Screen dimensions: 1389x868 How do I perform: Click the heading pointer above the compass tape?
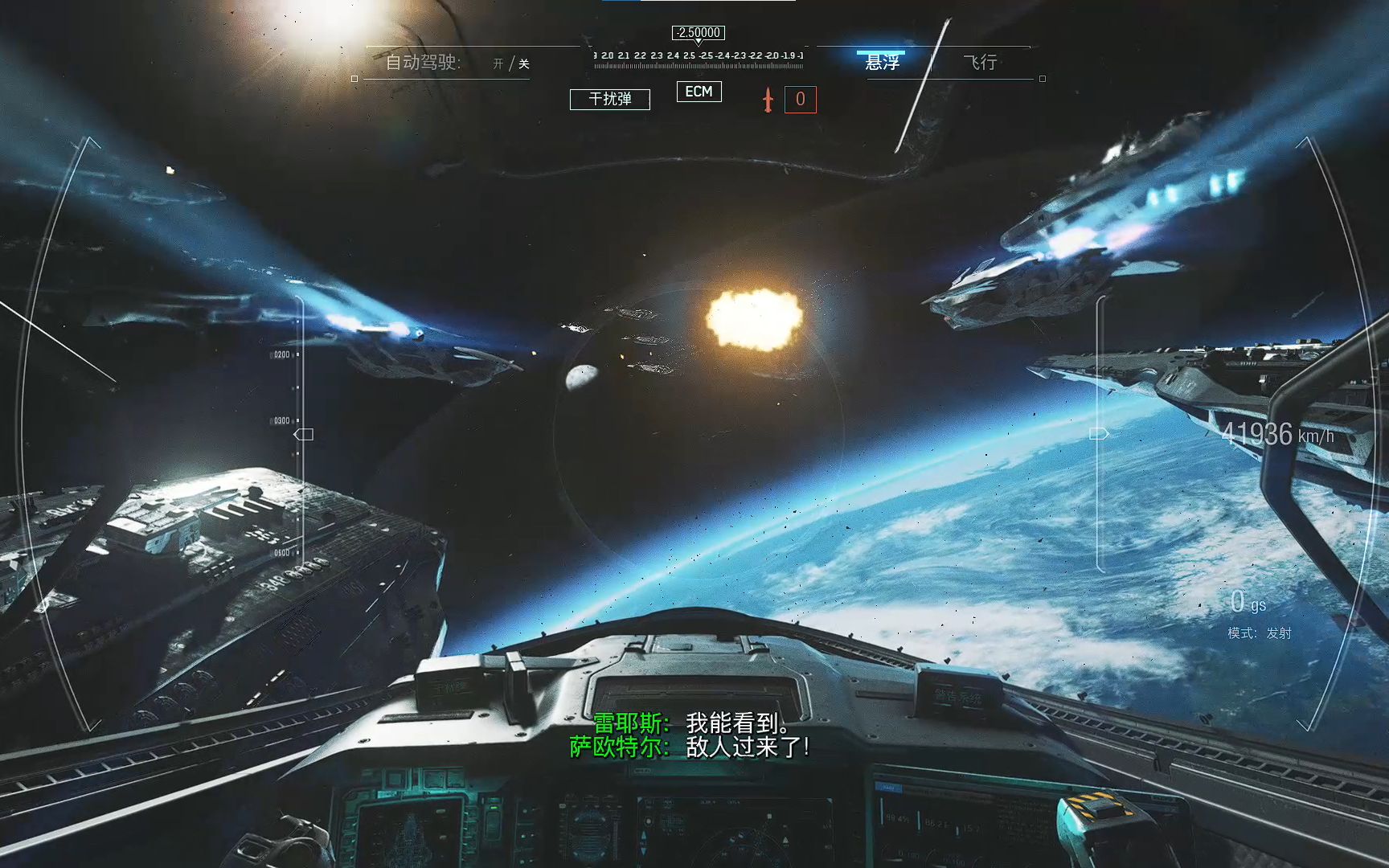[699, 43]
